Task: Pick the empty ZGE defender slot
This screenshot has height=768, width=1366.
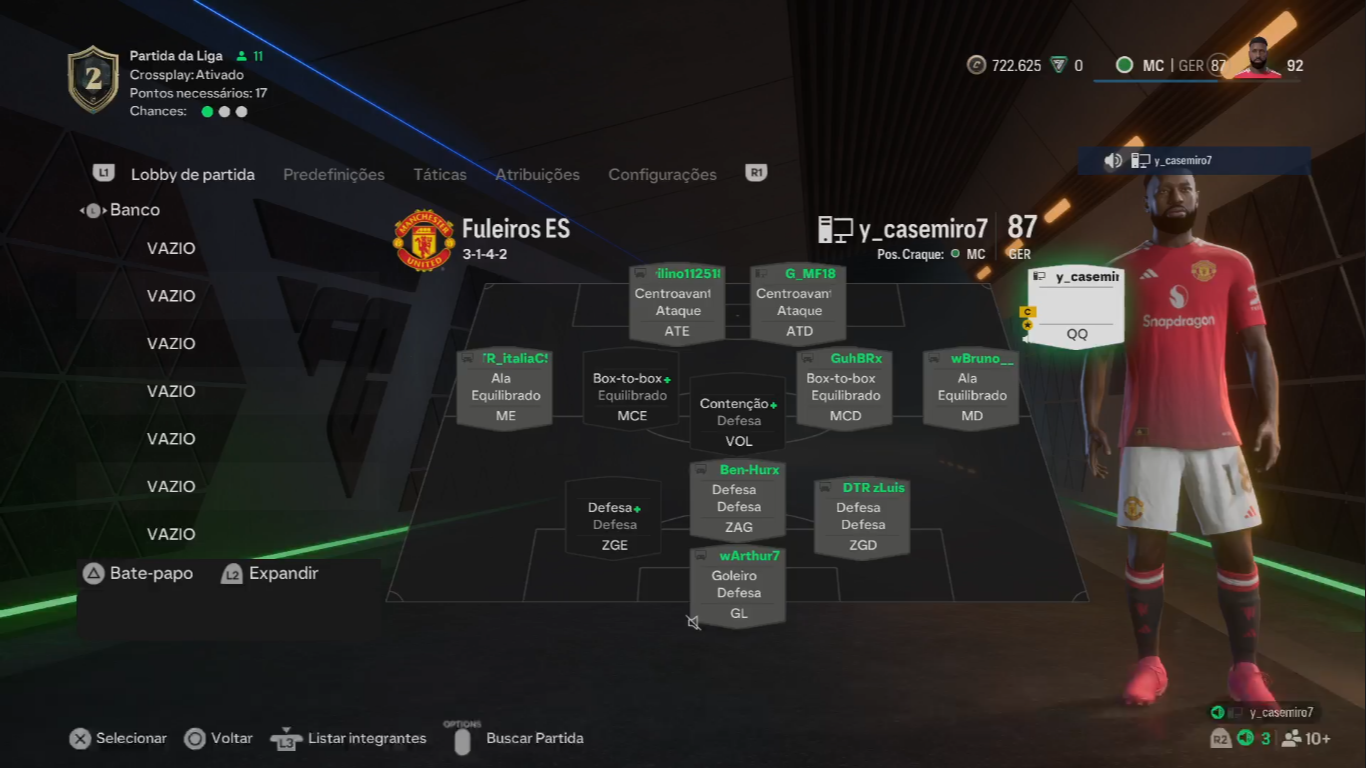Action: (x=614, y=518)
